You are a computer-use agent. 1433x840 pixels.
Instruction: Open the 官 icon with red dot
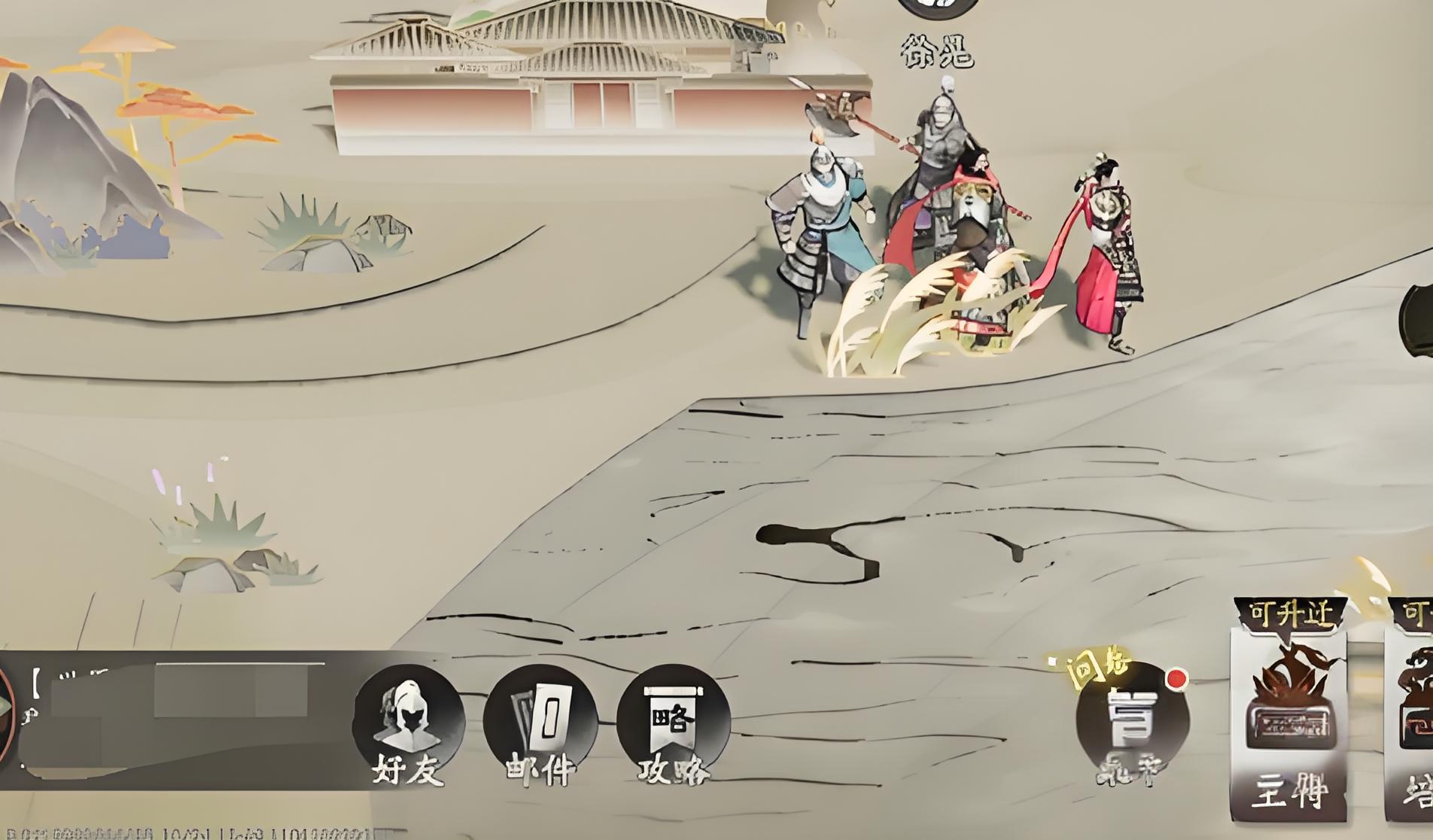[1132, 721]
